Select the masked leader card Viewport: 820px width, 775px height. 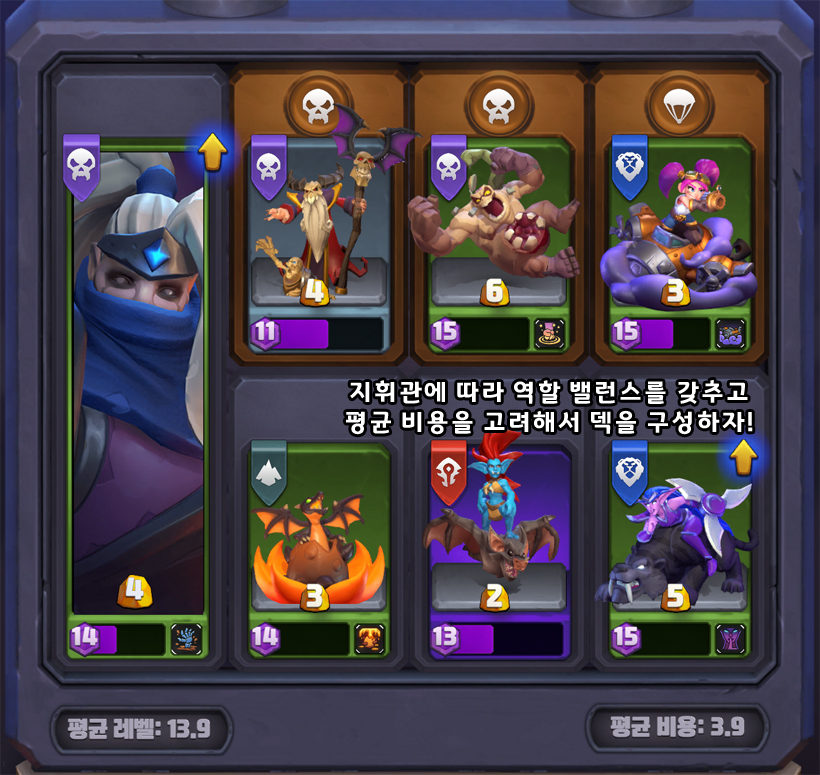coord(138,380)
